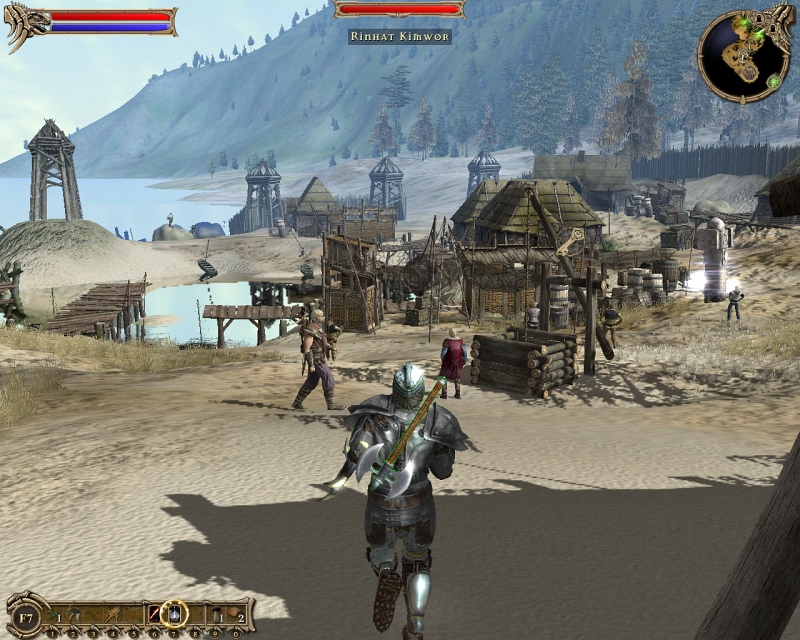Select the item in hotbar slot 4

click(115, 613)
